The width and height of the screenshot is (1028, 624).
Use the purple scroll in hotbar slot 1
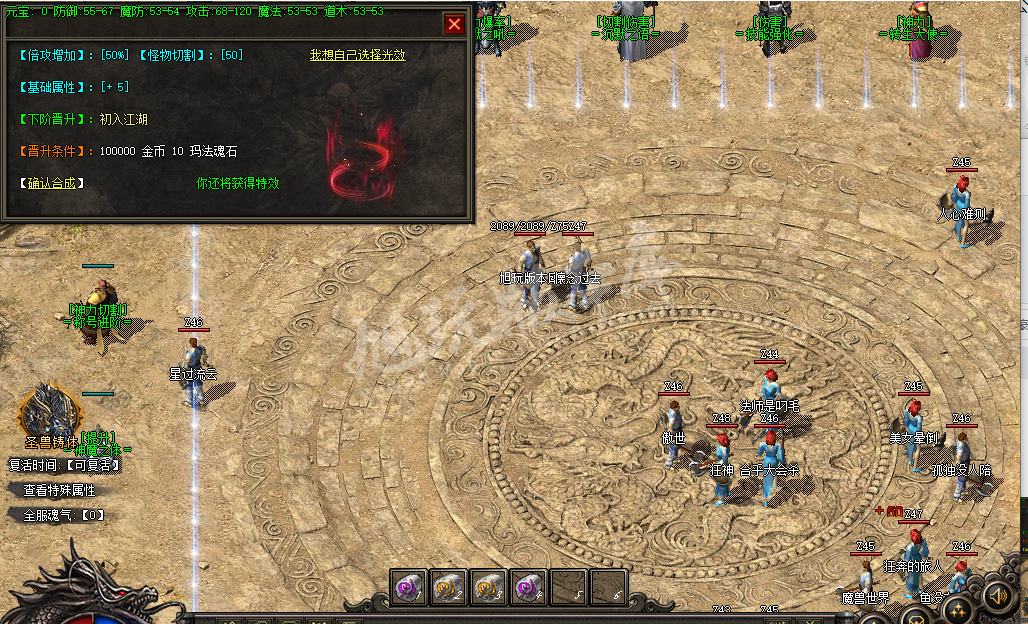point(408,589)
